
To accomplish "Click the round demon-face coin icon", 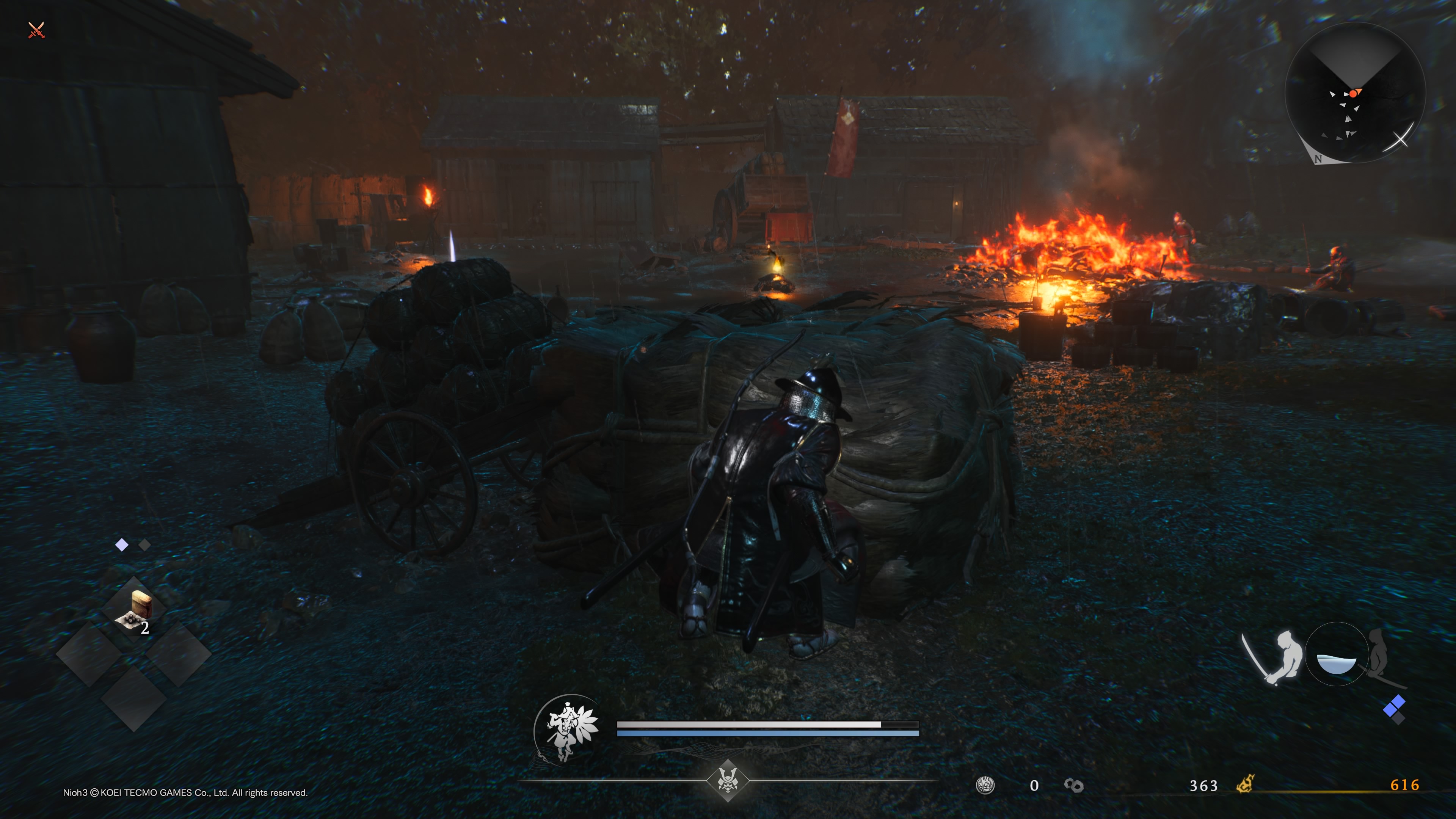I will [985, 785].
